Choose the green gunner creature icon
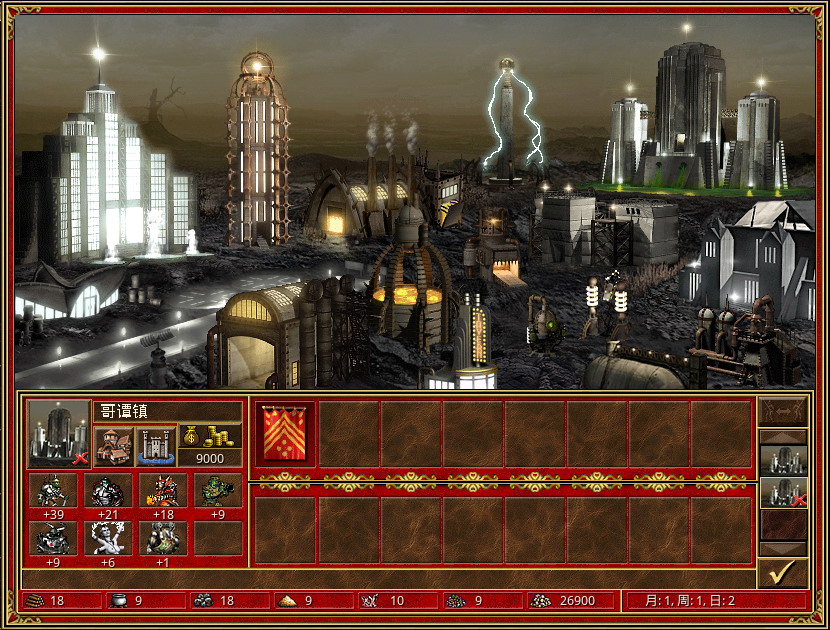This screenshot has width=830, height=630. 217,490
